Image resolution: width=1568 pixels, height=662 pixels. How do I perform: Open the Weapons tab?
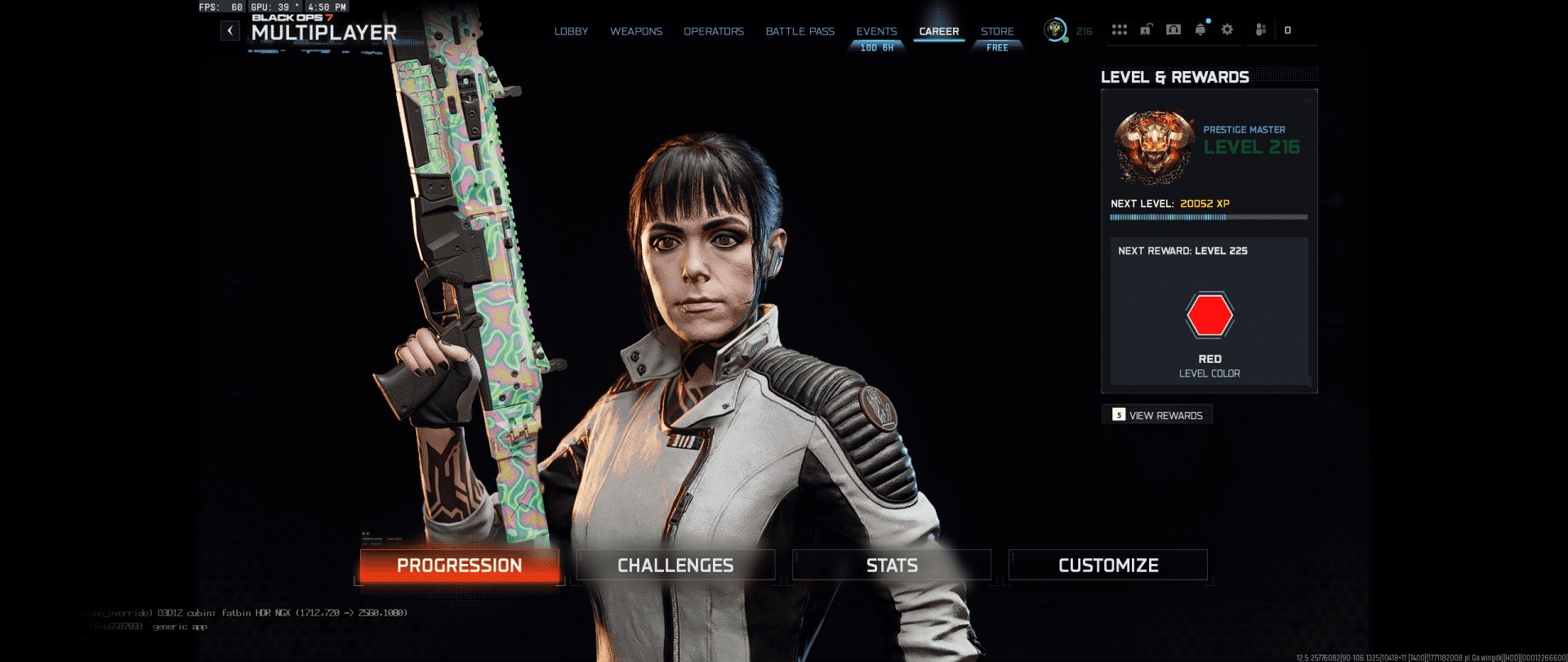point(636,32)
